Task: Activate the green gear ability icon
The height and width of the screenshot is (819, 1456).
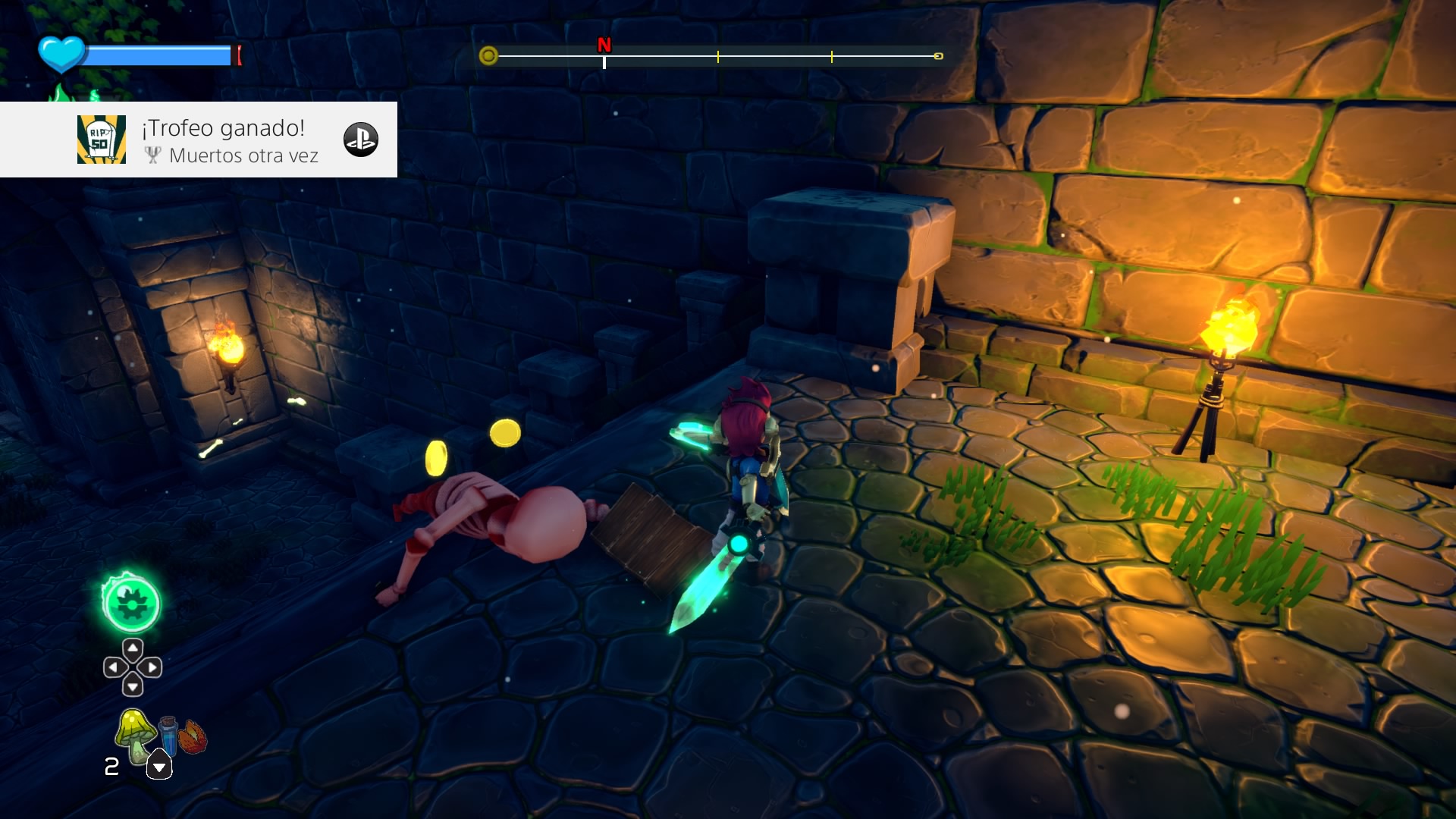Action: [131, 604]
